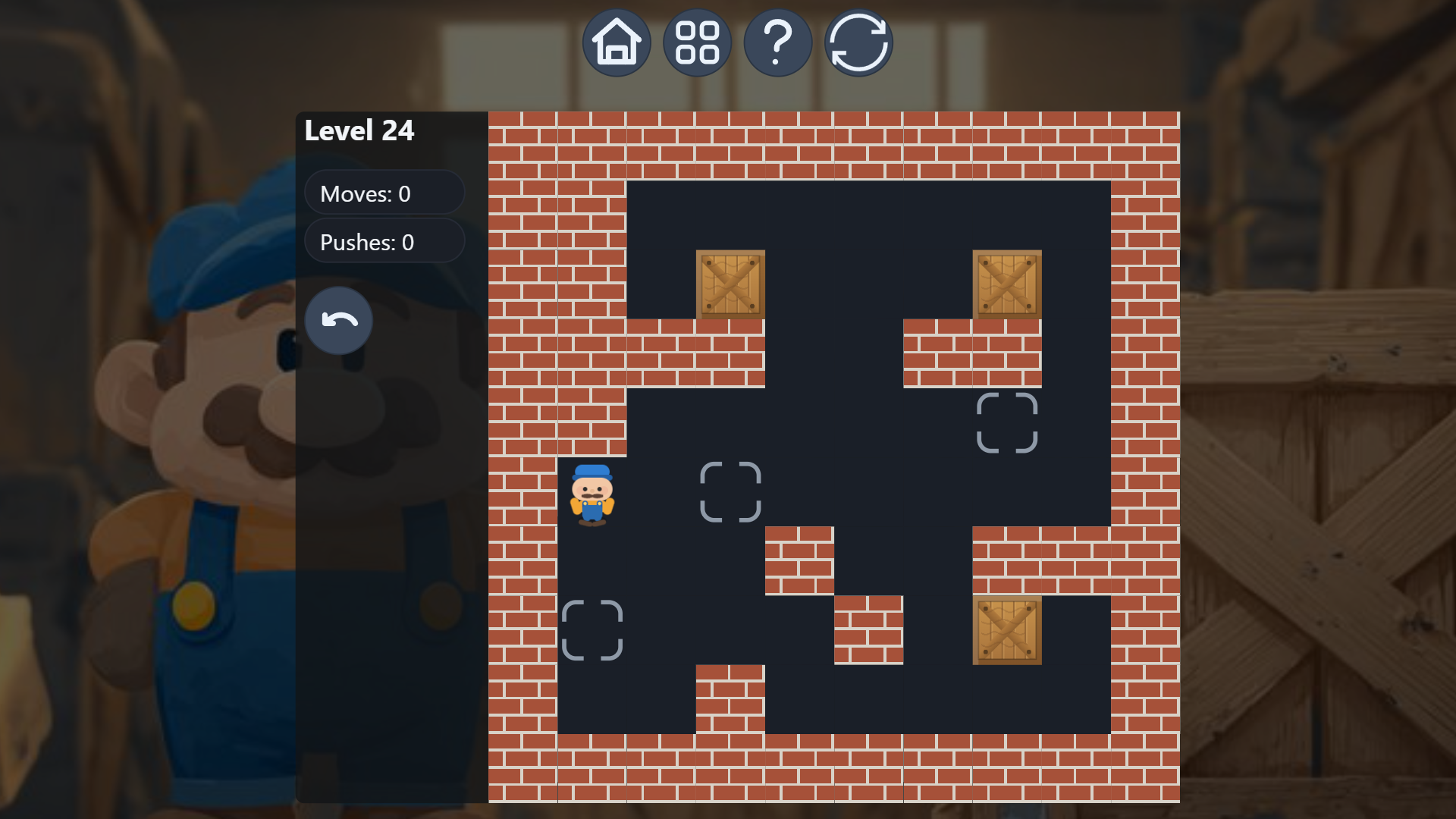The width and height of the screenshot is (1456, 819).
Task: Click the Pushes: 0 counter display
Action: click(384, 242)
